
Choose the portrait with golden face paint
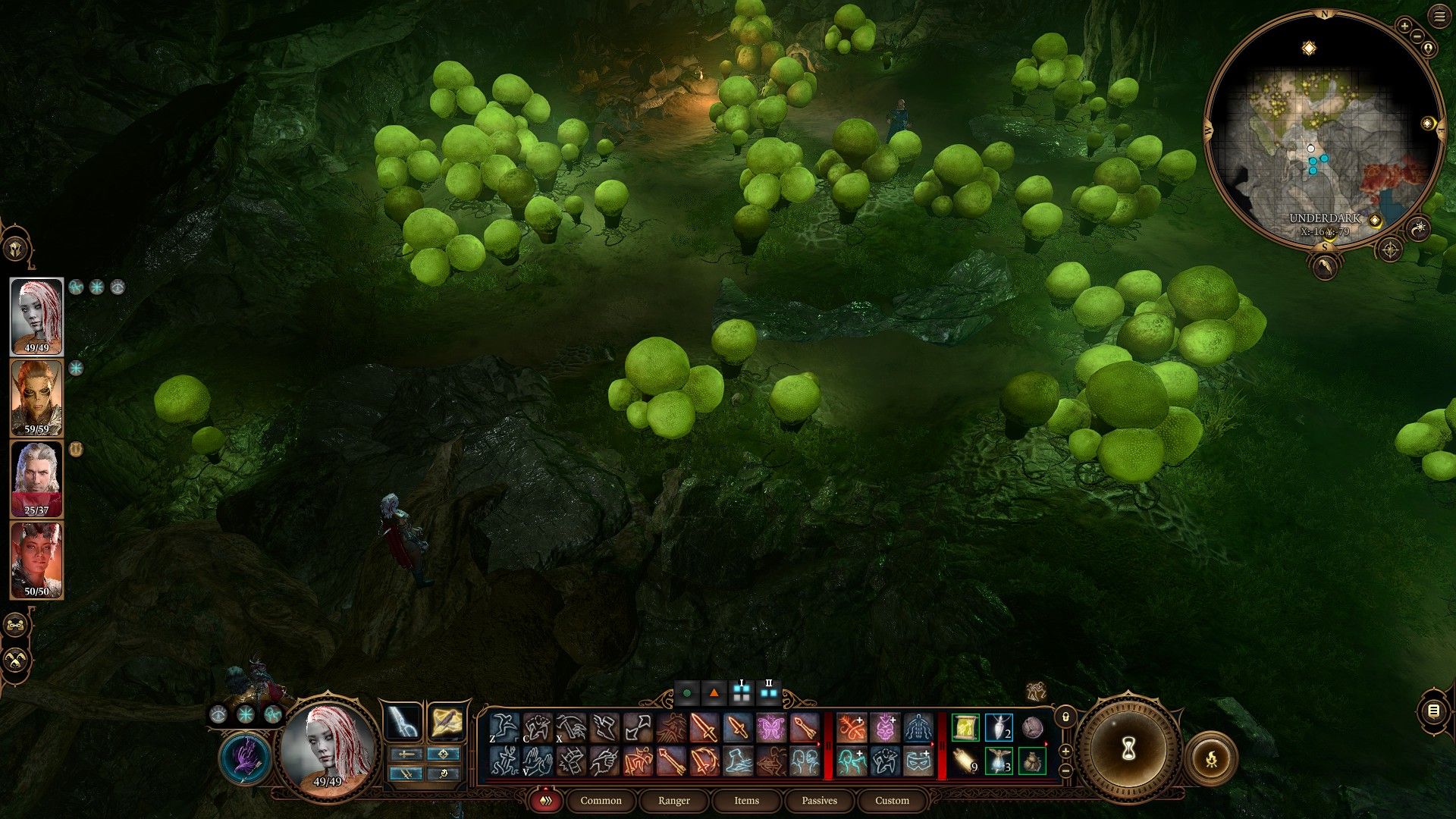[36, 397]
